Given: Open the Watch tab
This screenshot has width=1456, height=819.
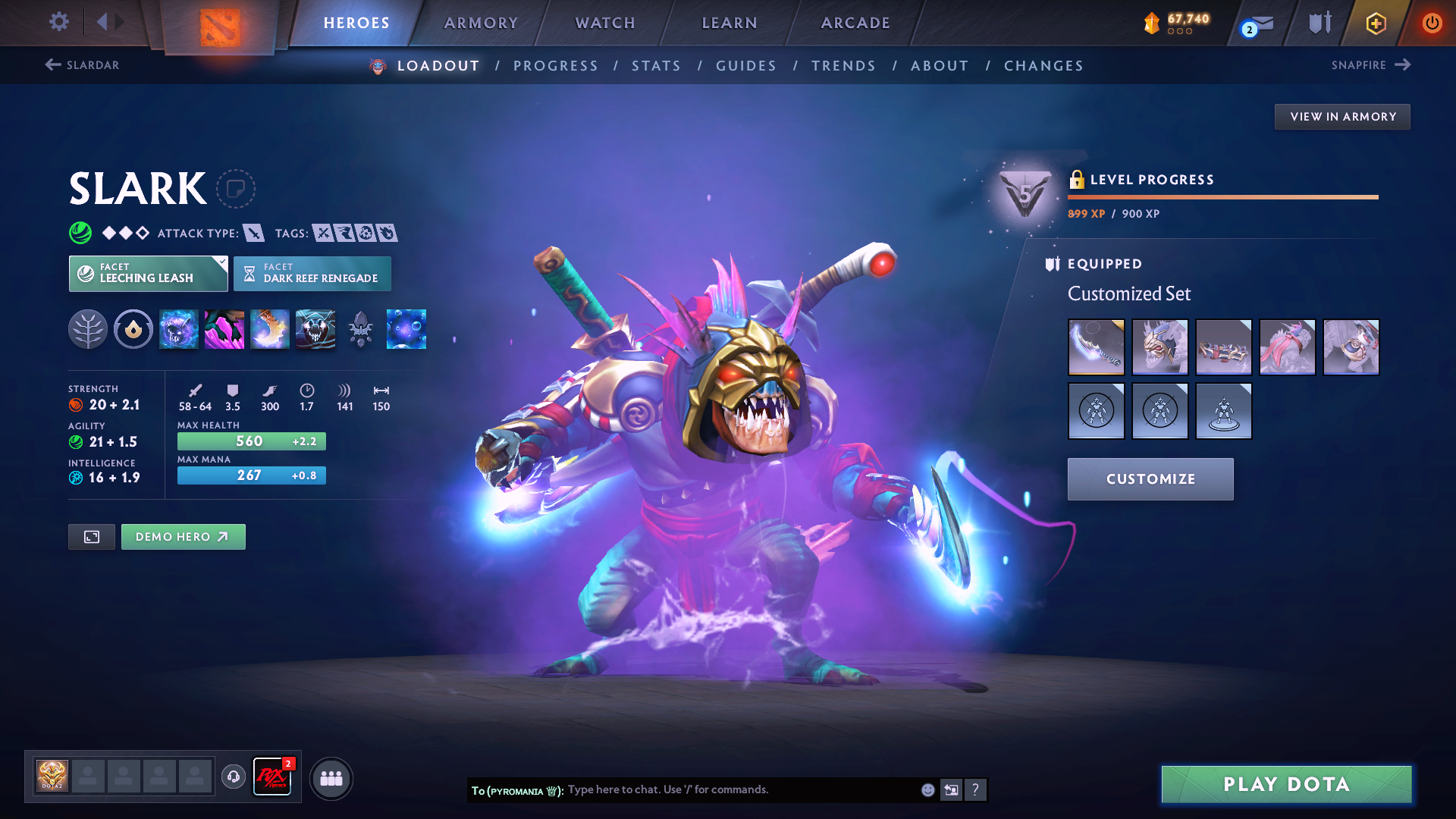Looking at the screenshot, I should tap(605, 23).
